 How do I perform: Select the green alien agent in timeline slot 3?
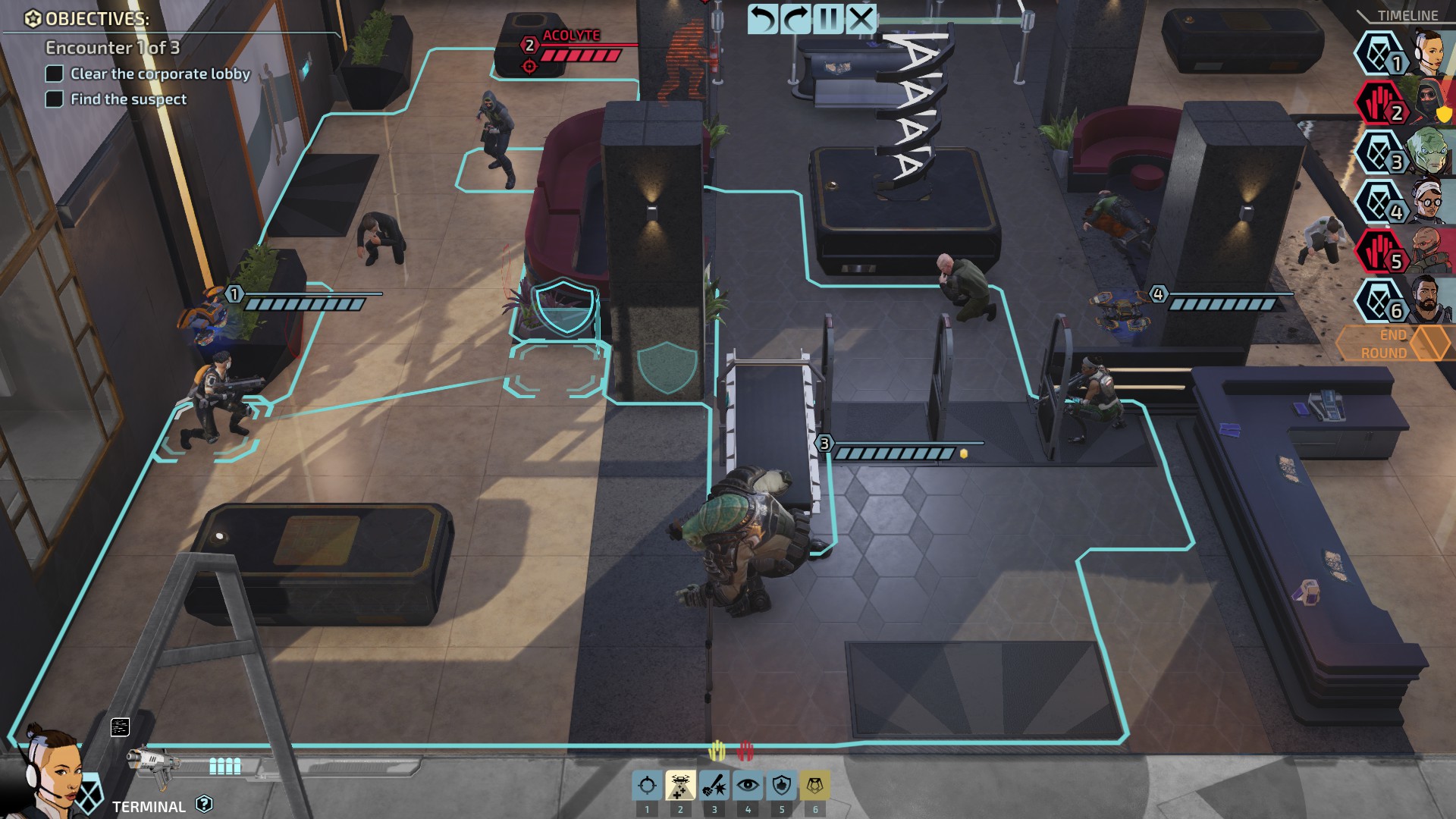[1427, 152]
